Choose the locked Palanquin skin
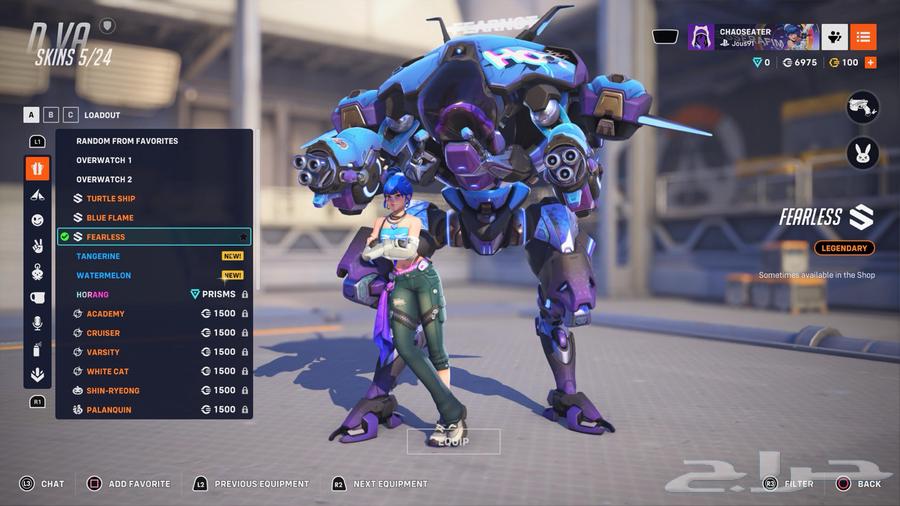This screenshot has height=506, width=900. [x=108, y=410]
